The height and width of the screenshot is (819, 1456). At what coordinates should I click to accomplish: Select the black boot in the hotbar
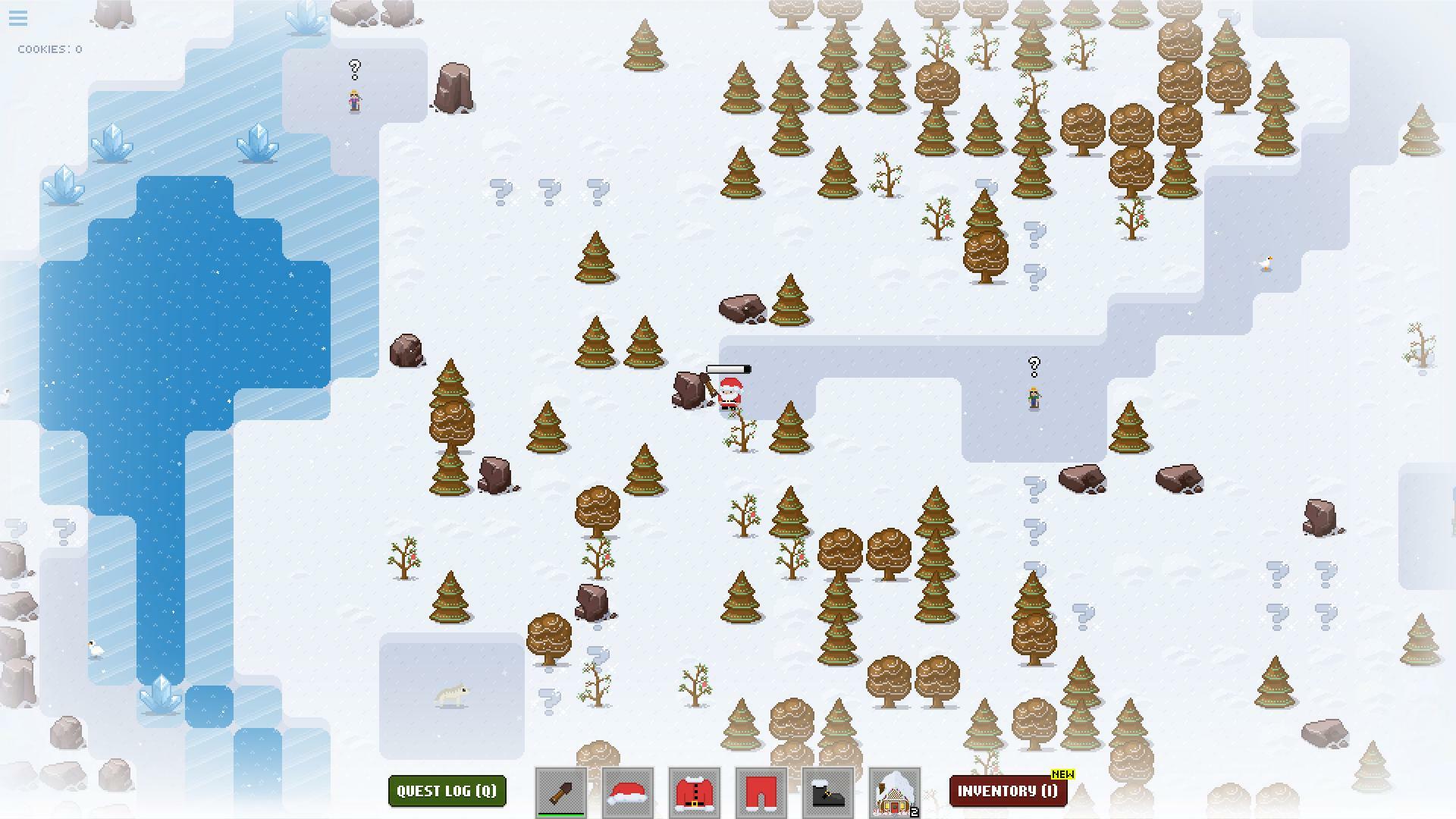pyautogui.click(x=827, y=791)
